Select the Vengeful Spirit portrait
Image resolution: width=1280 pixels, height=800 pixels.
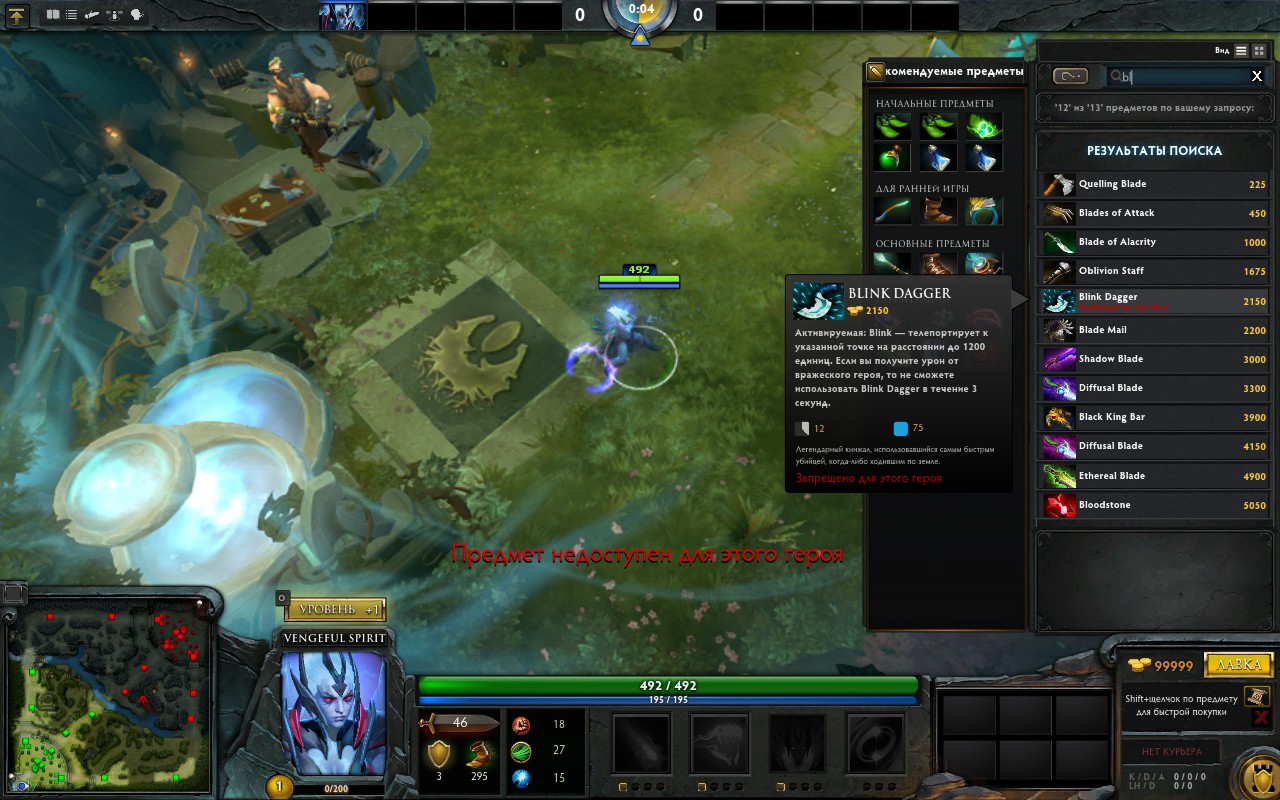(333, 712)
